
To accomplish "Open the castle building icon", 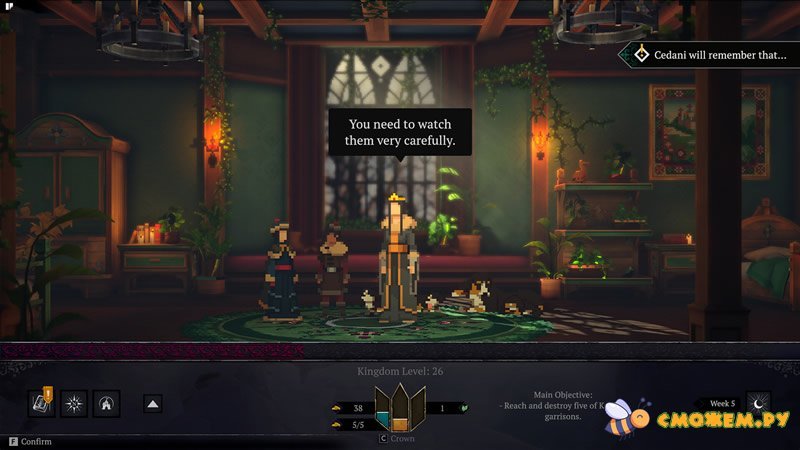I will pos(106,403).
